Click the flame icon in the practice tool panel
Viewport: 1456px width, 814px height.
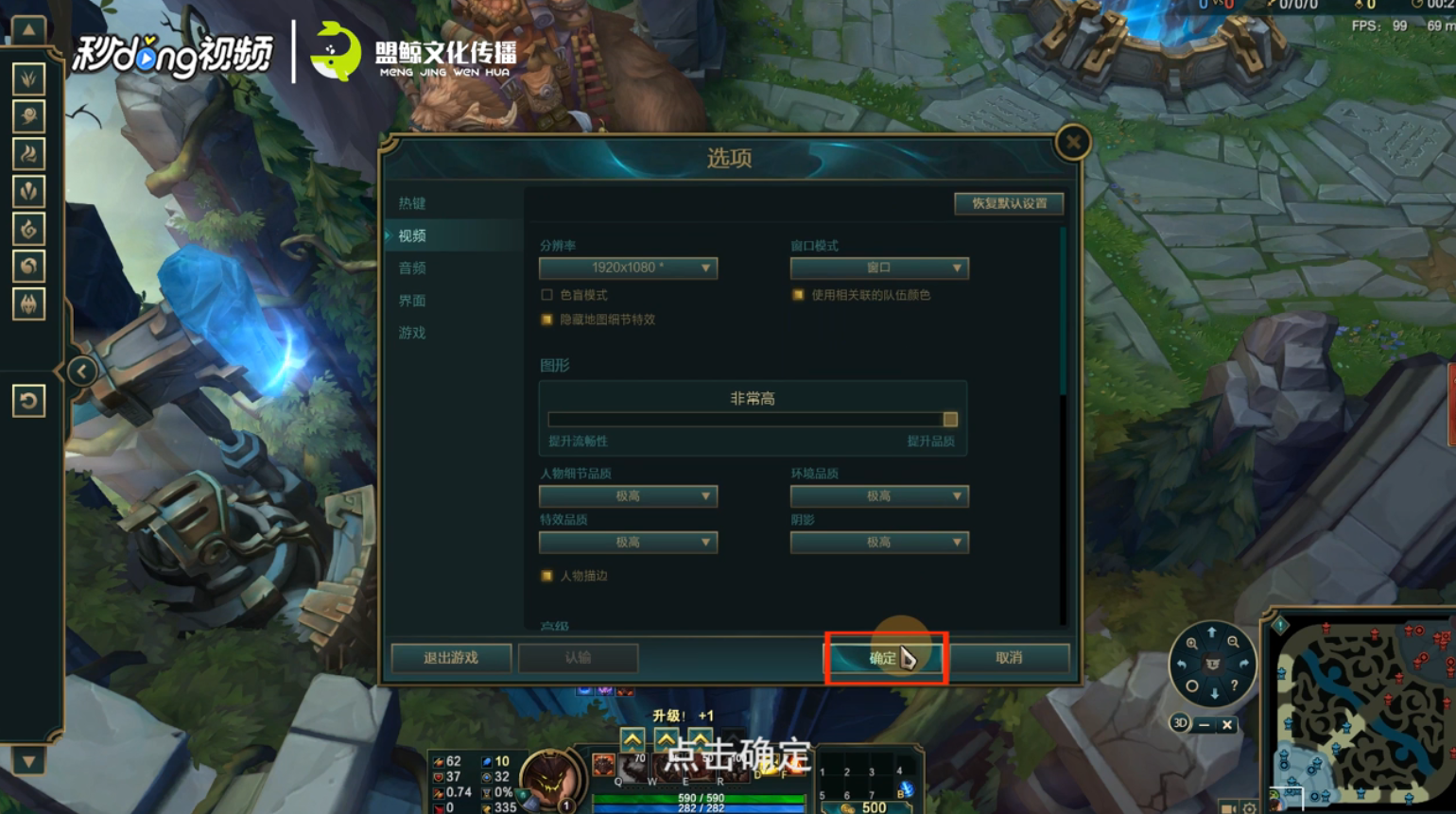point(28,151)
